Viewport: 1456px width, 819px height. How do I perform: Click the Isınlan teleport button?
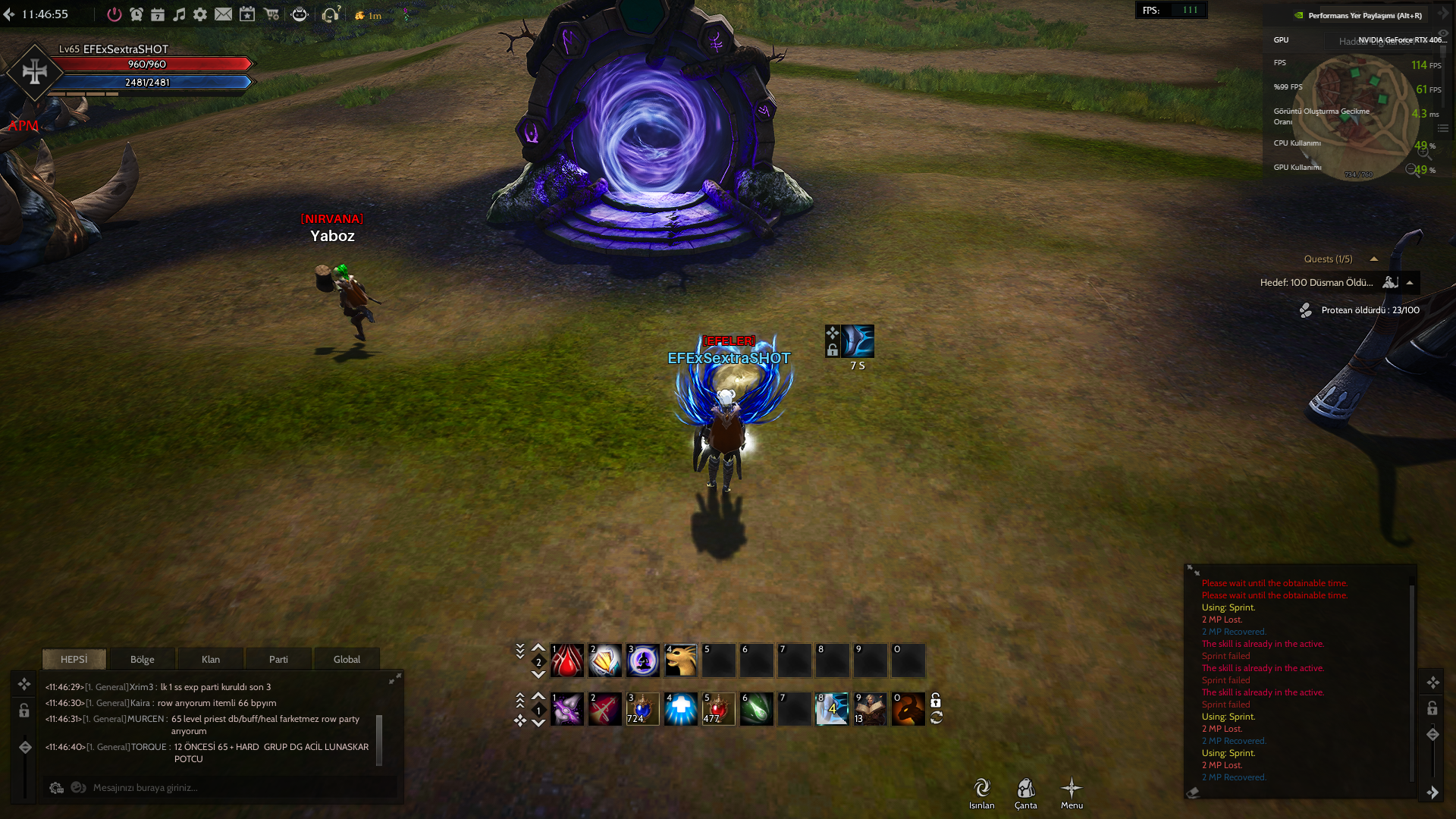[x=981, y=792]
